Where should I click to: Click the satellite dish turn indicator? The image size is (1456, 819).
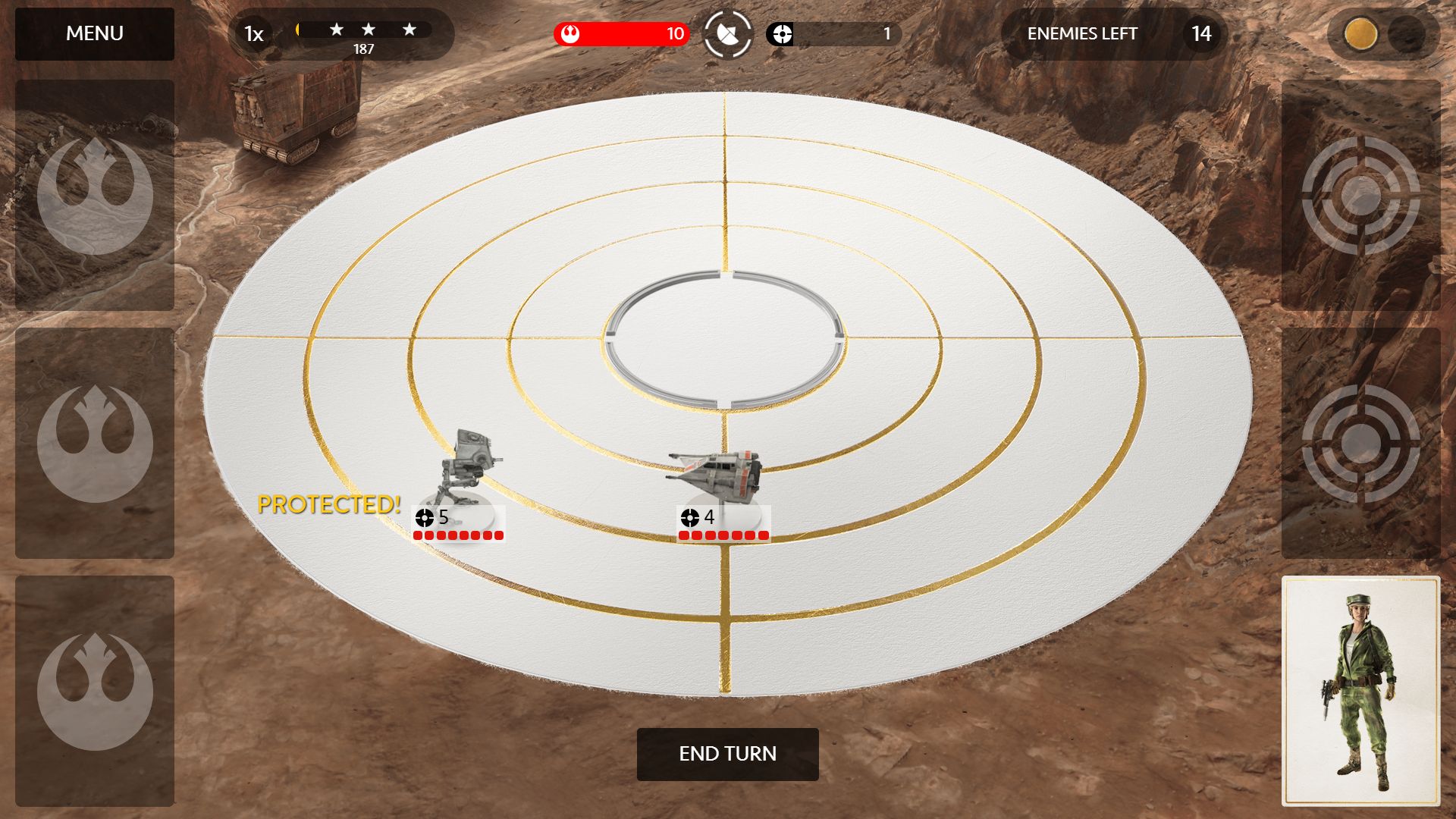pos(727,34)
